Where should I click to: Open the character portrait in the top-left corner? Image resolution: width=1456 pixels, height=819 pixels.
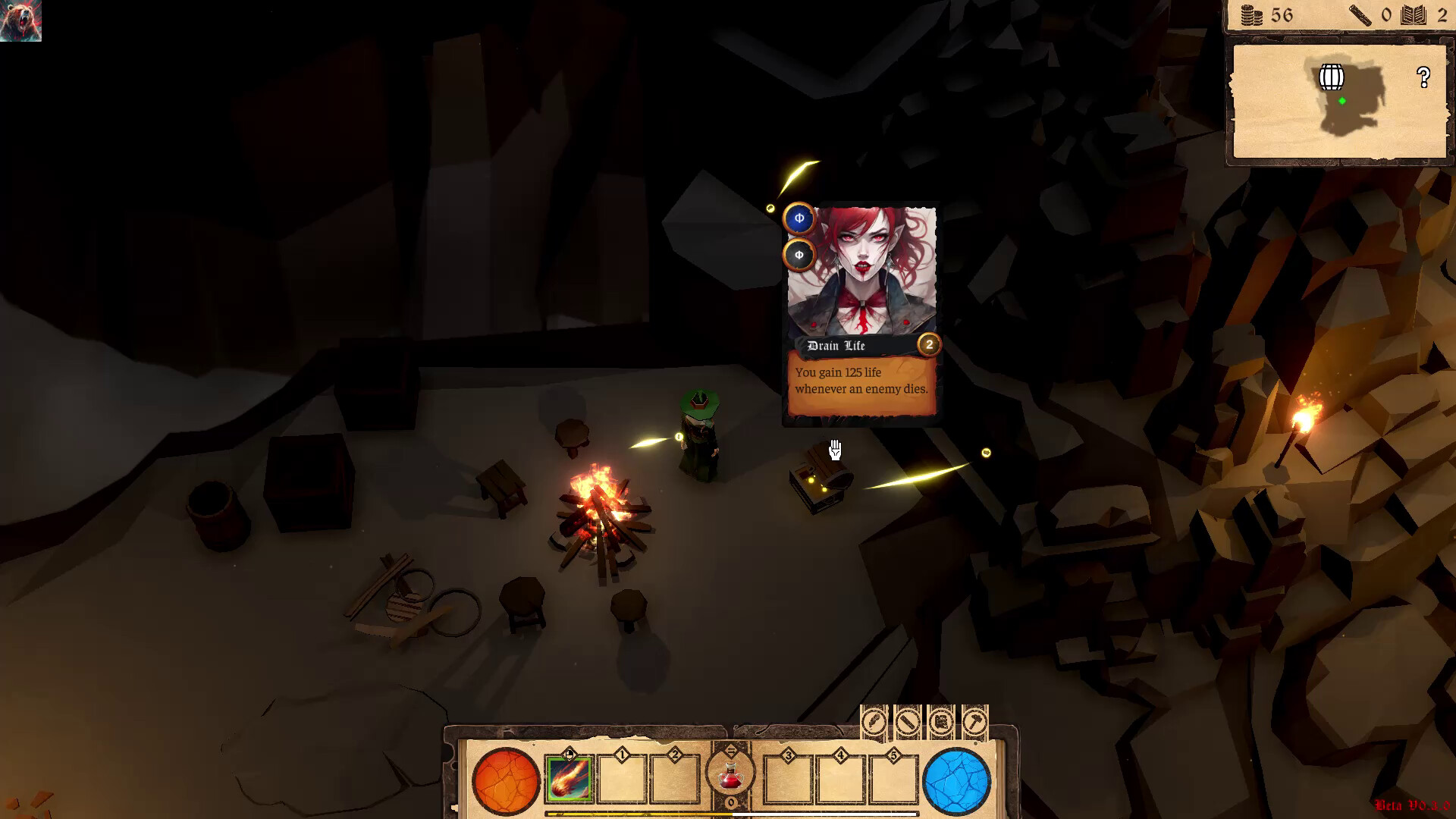coord(22,19)
